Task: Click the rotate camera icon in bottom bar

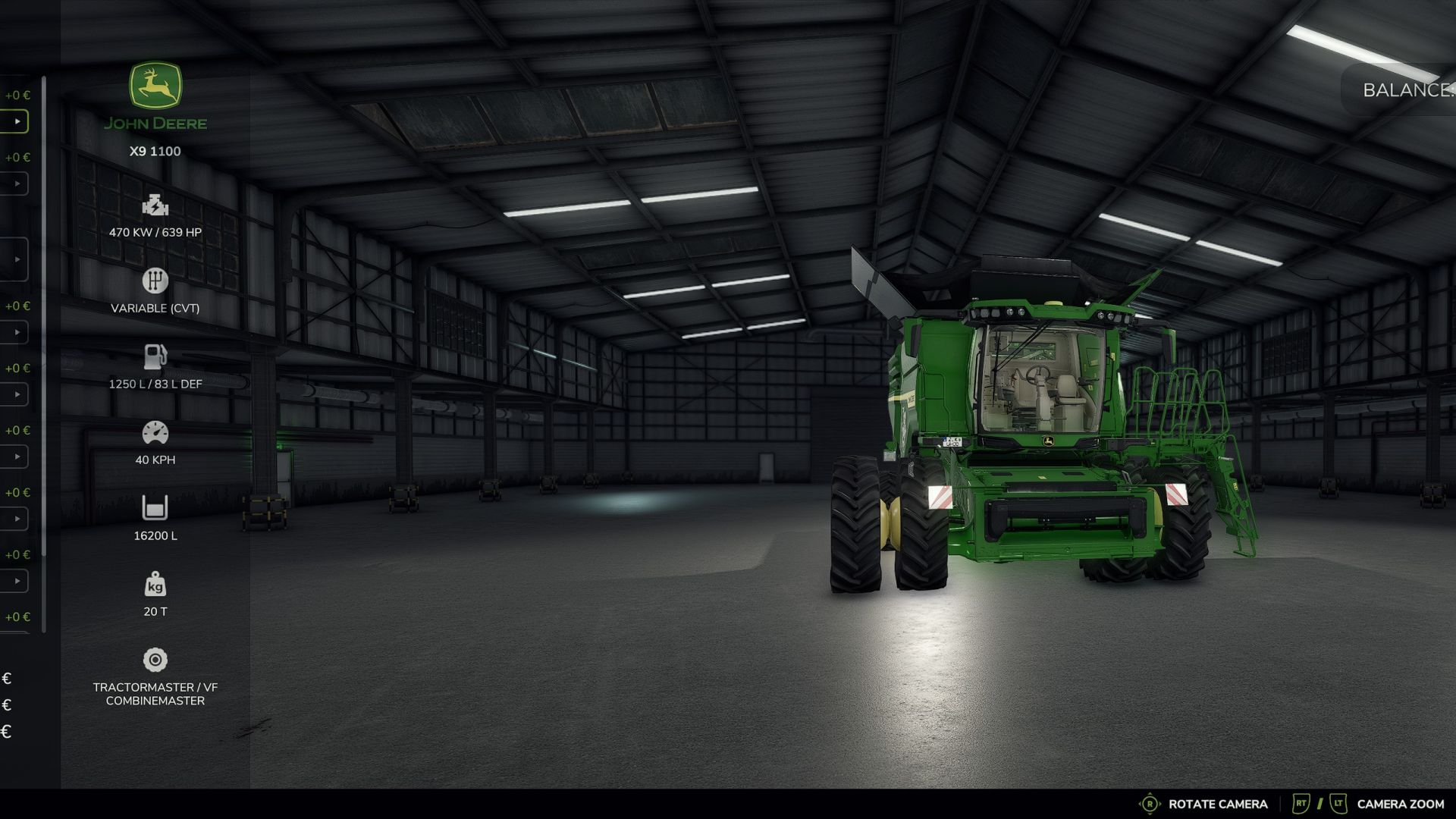Action: pos(1150,803)
